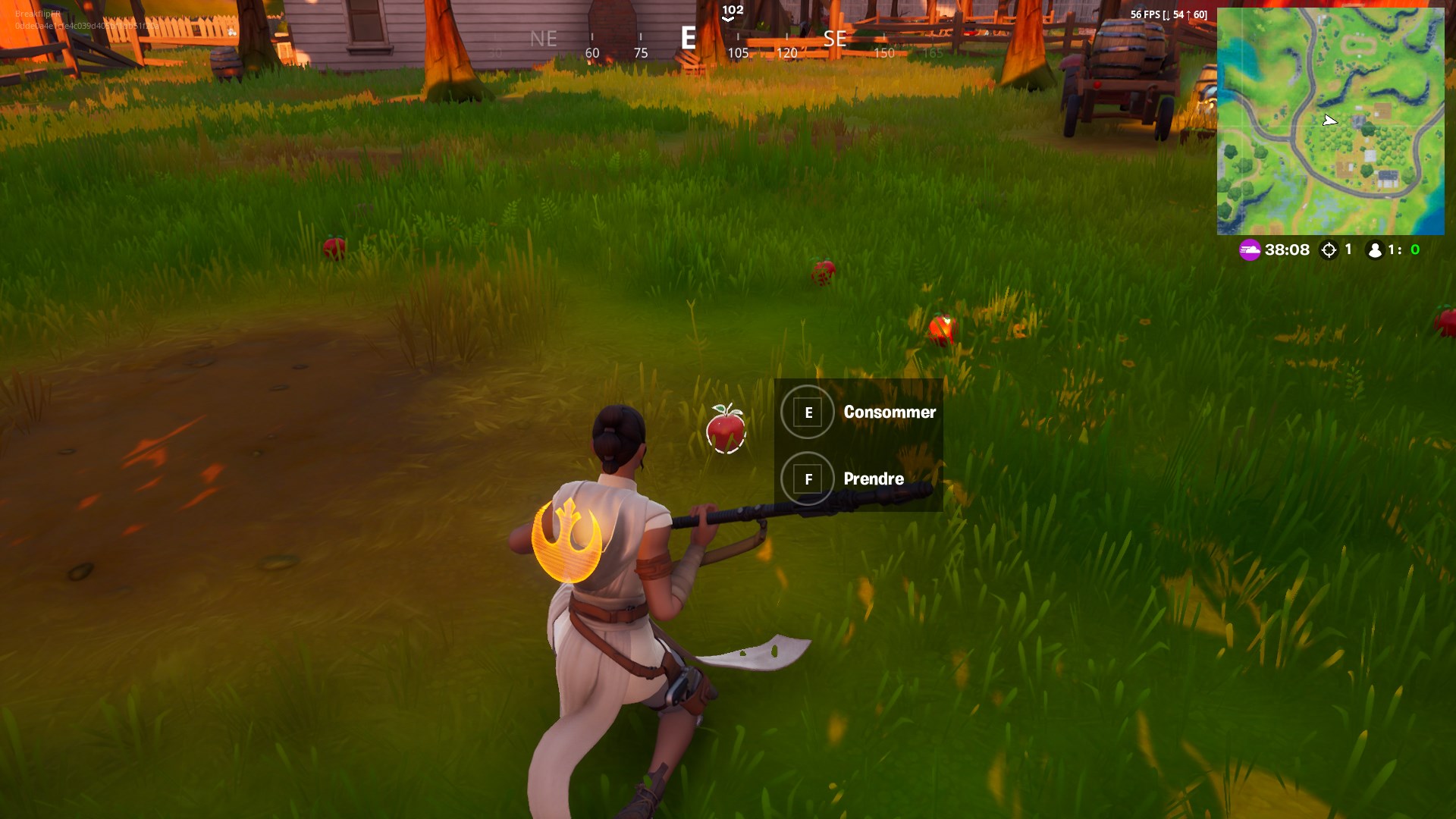Open the minimap in the corner

click(x=1330, y=121)
